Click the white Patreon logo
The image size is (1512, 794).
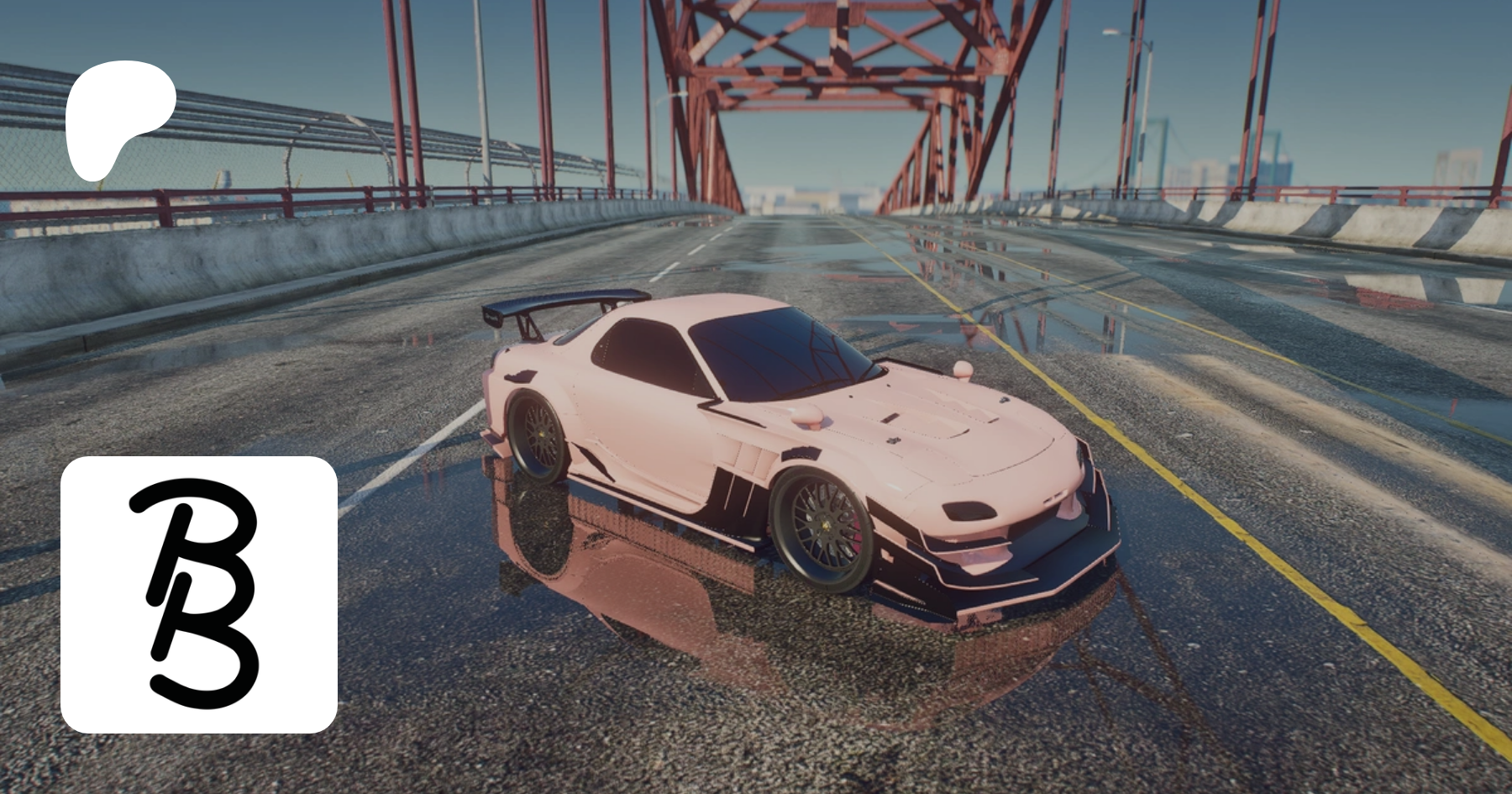118,118
